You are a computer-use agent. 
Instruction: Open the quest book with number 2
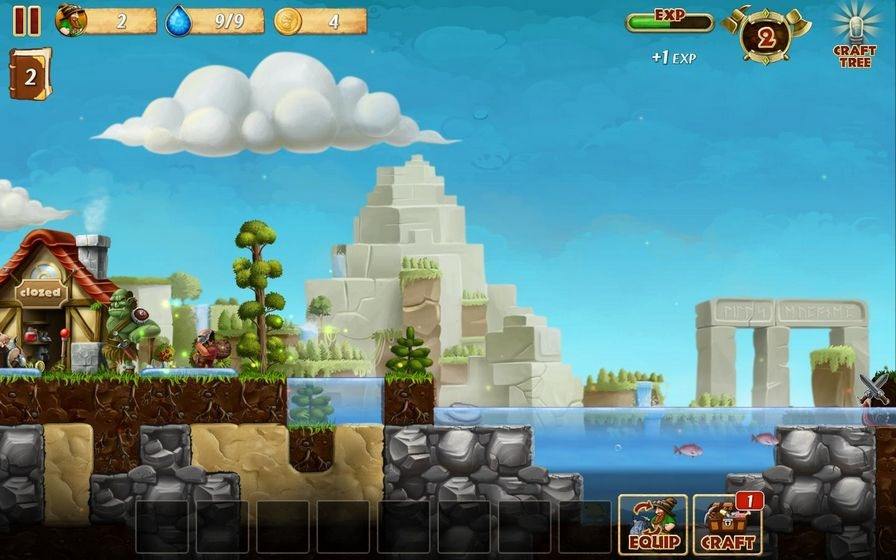click(29, 75)
